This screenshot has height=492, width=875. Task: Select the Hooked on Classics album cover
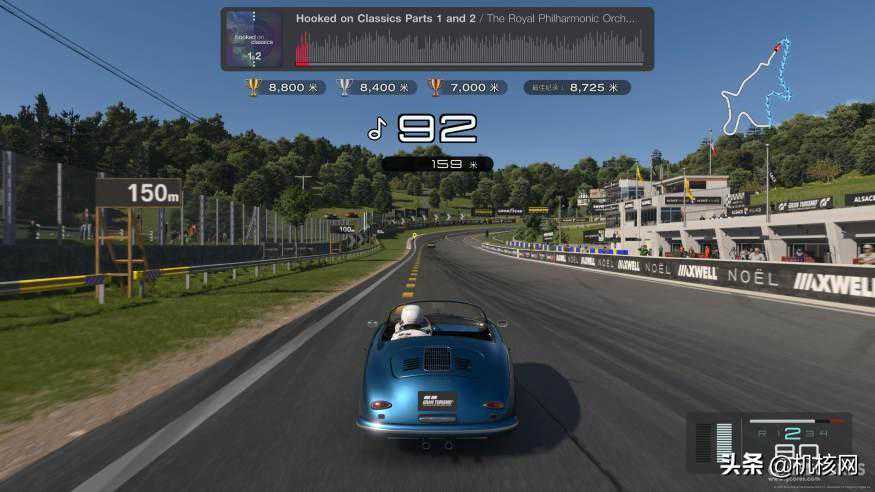point(253,39)
